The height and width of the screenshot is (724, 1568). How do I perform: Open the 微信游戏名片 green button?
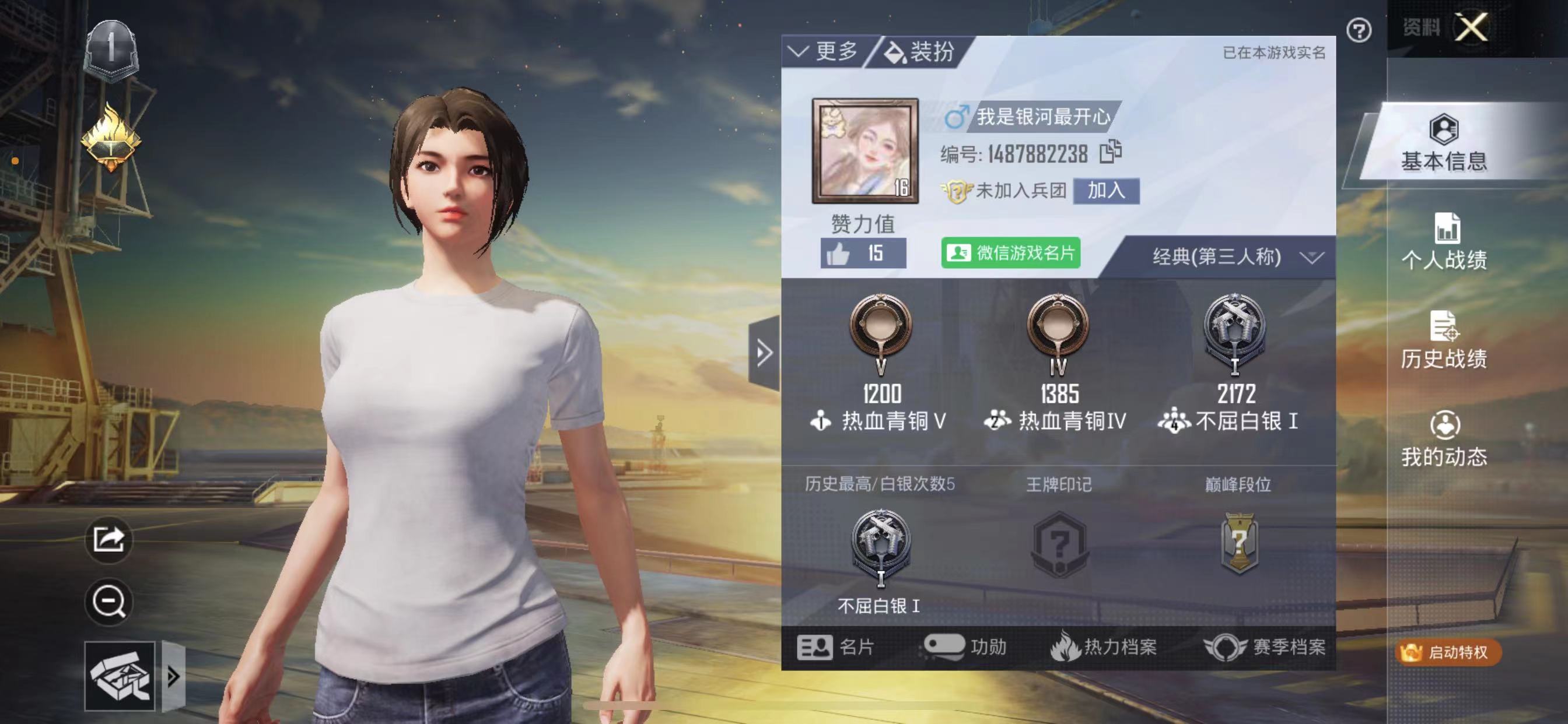tap(1010, 252)
